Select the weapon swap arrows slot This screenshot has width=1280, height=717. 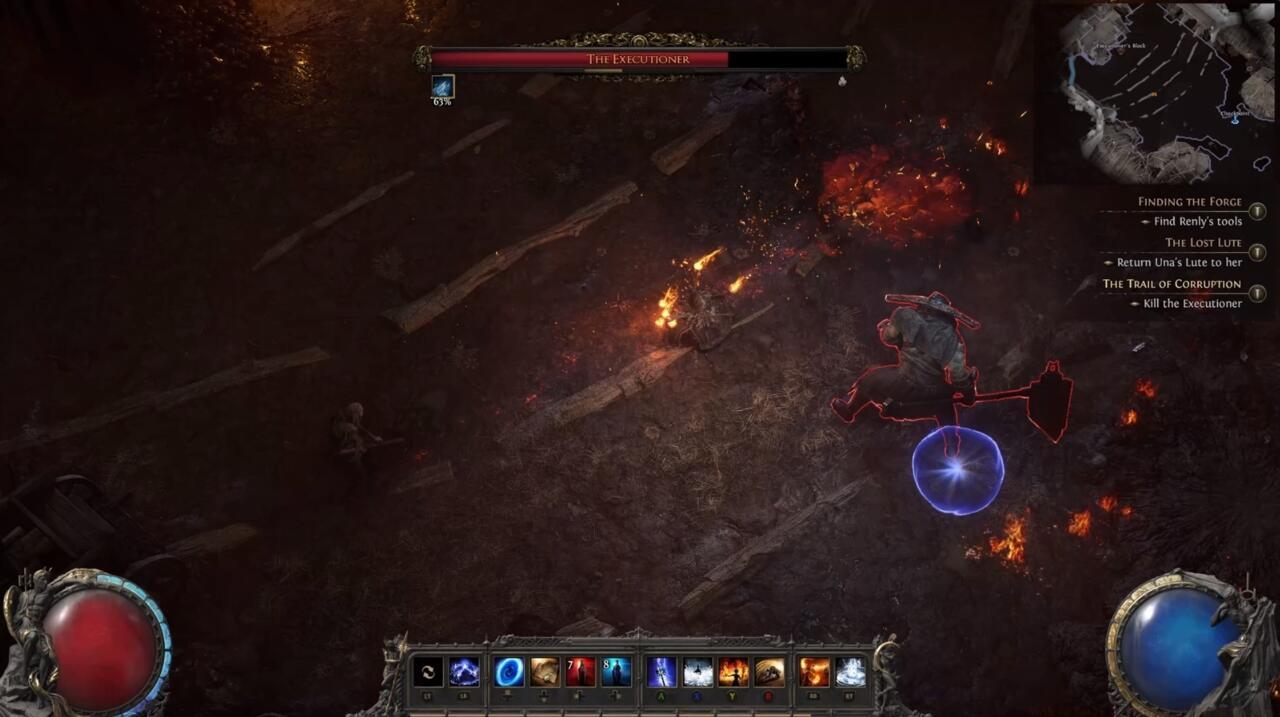pyautogui.click(x=428, y=671)
